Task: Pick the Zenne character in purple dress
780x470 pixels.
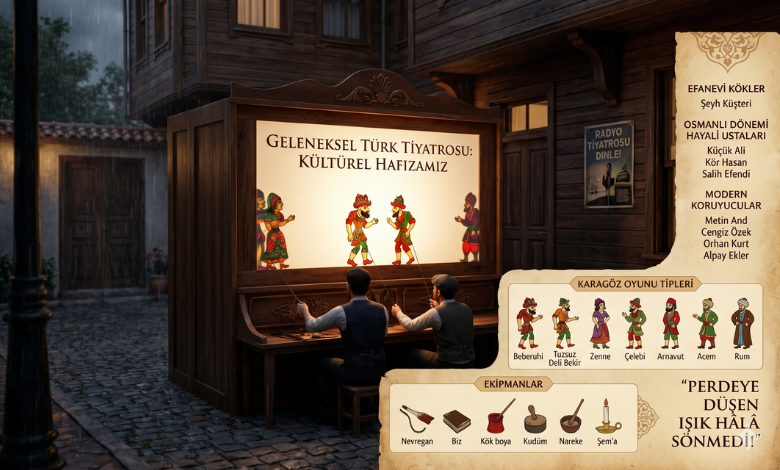Action: tap(600, 322)
